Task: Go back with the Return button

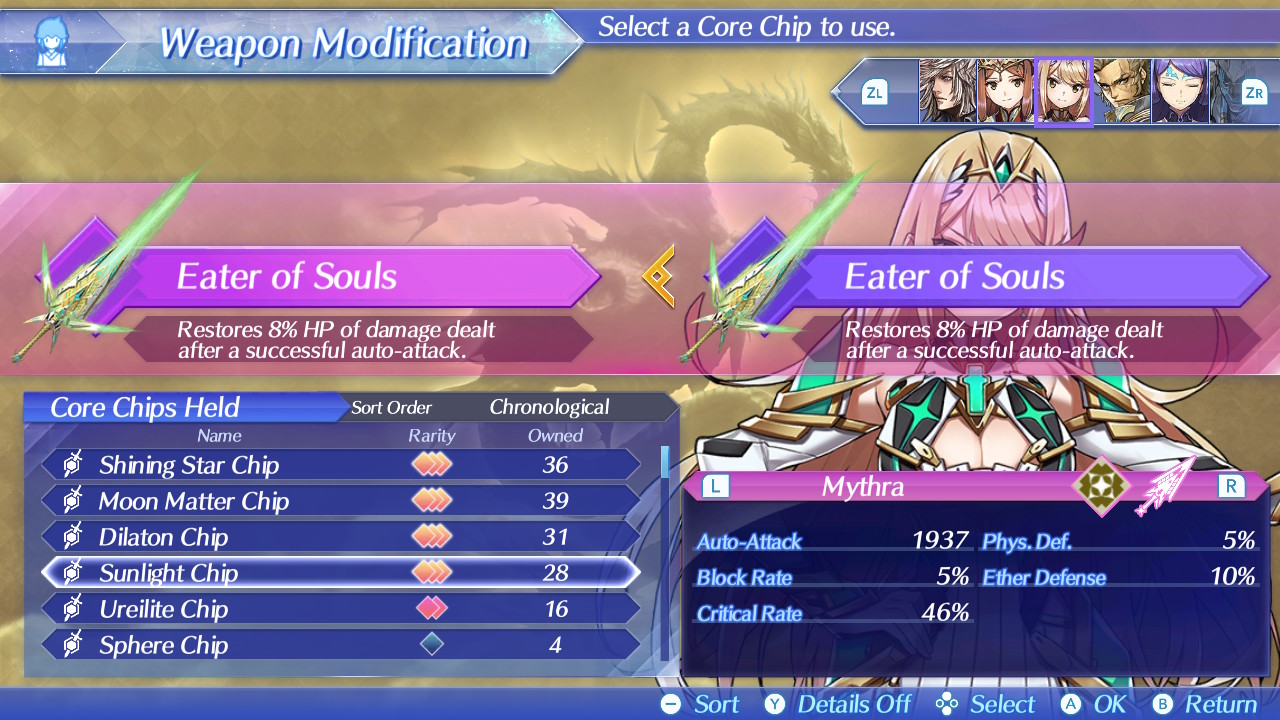Action: pyautogui.click(x=1204, y=704)
